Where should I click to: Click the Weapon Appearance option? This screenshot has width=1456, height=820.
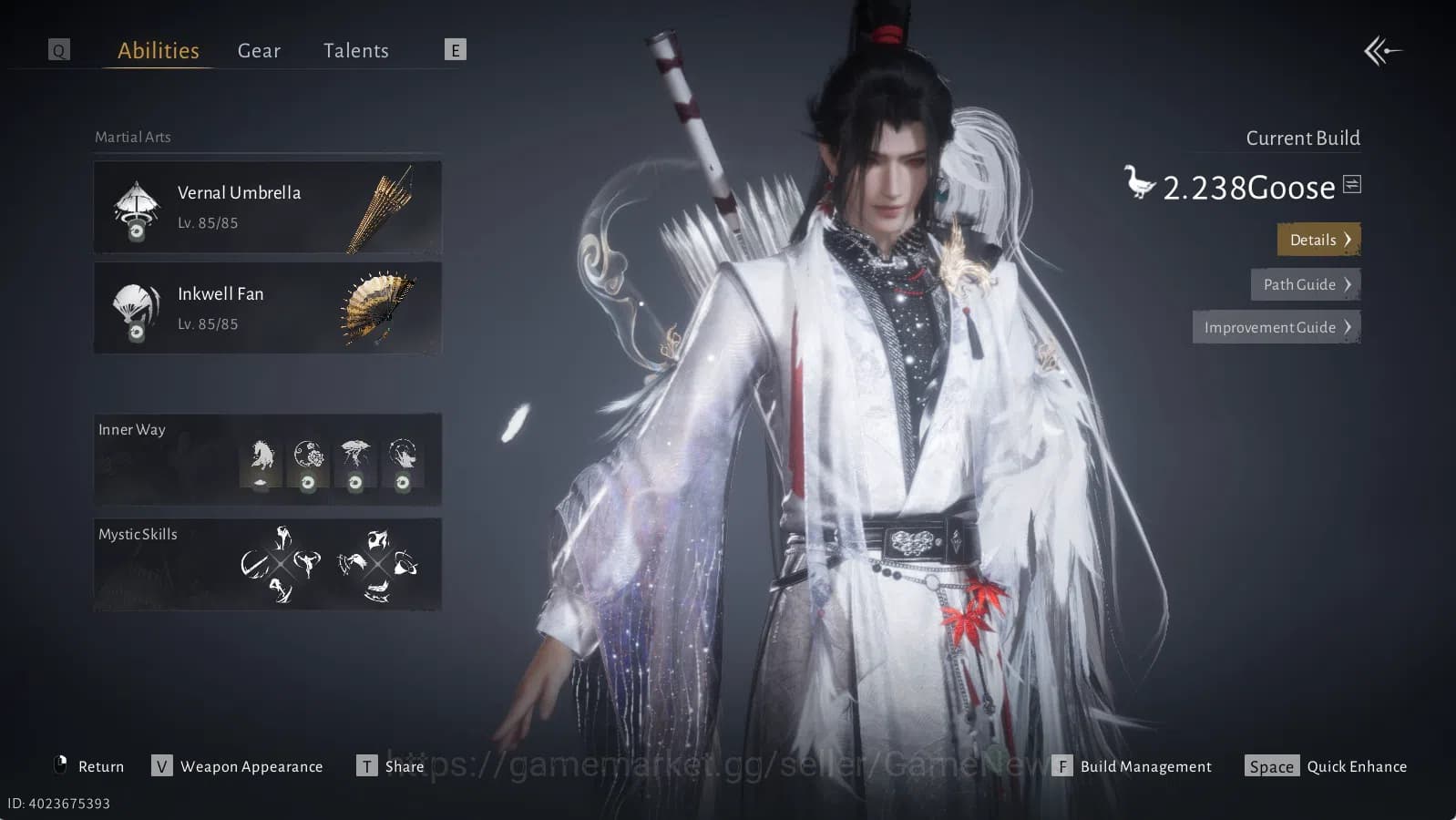click(x=251, y=766)
